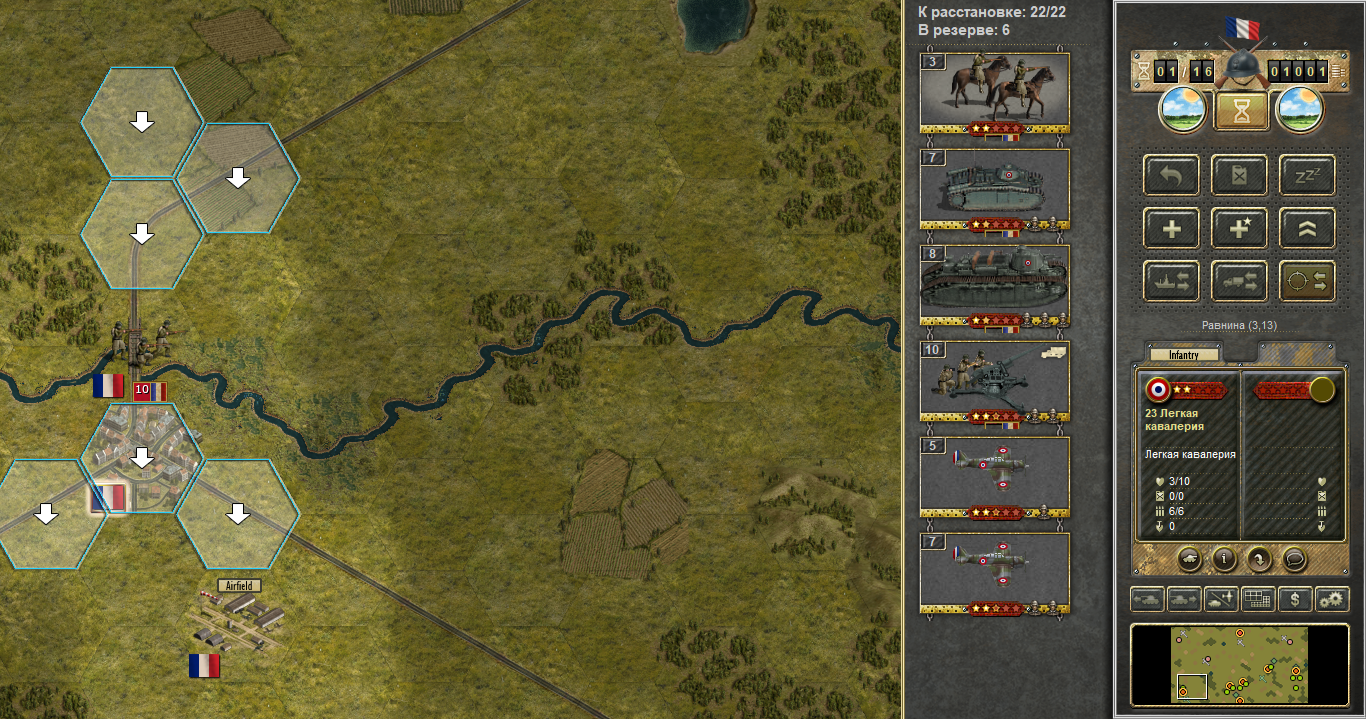Open the grid unit list button

tap(1258, 600)
